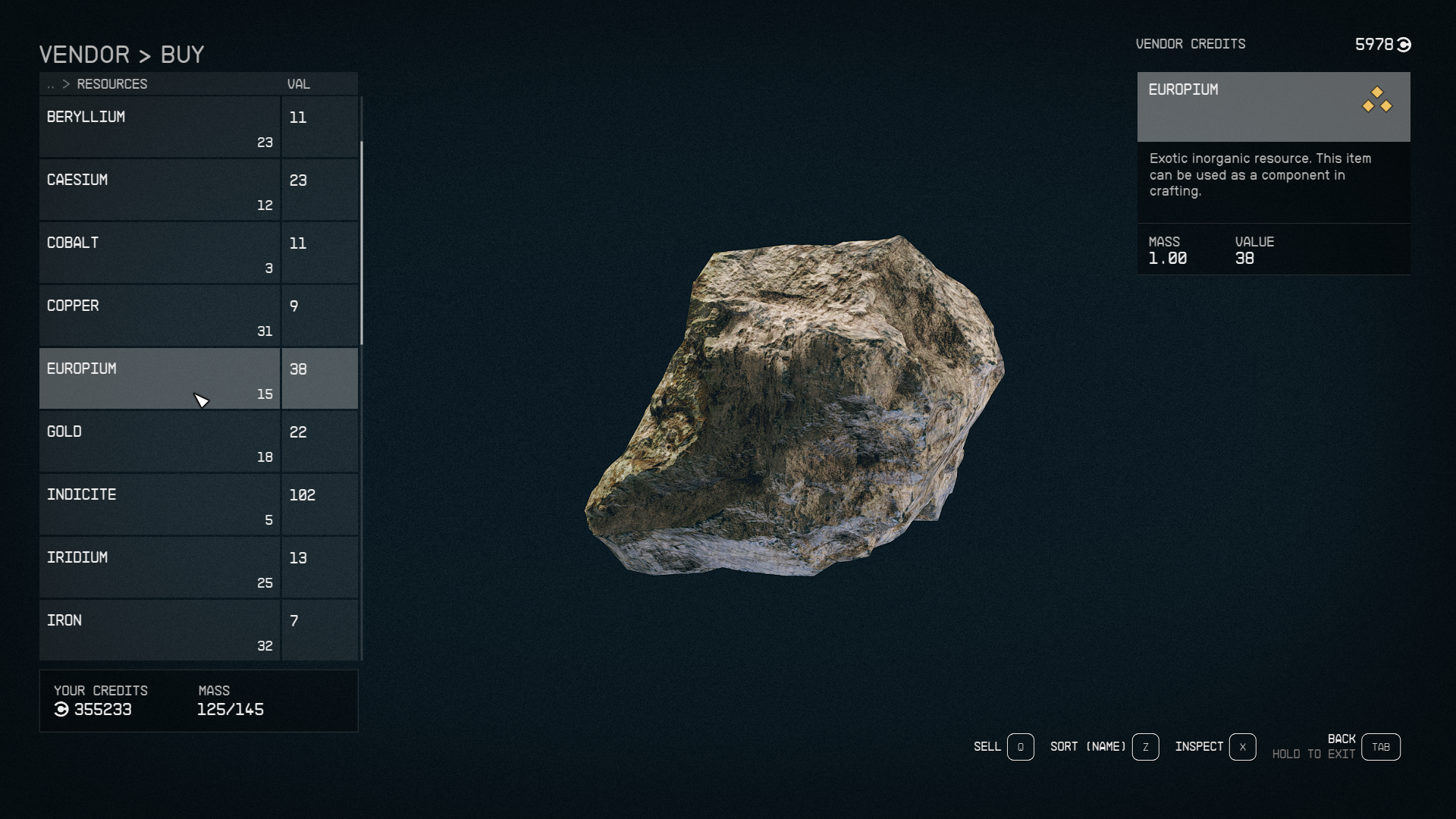Select the Beryllium resource row
This screenshot has height=819, width=1456.
tap(159, 126)
